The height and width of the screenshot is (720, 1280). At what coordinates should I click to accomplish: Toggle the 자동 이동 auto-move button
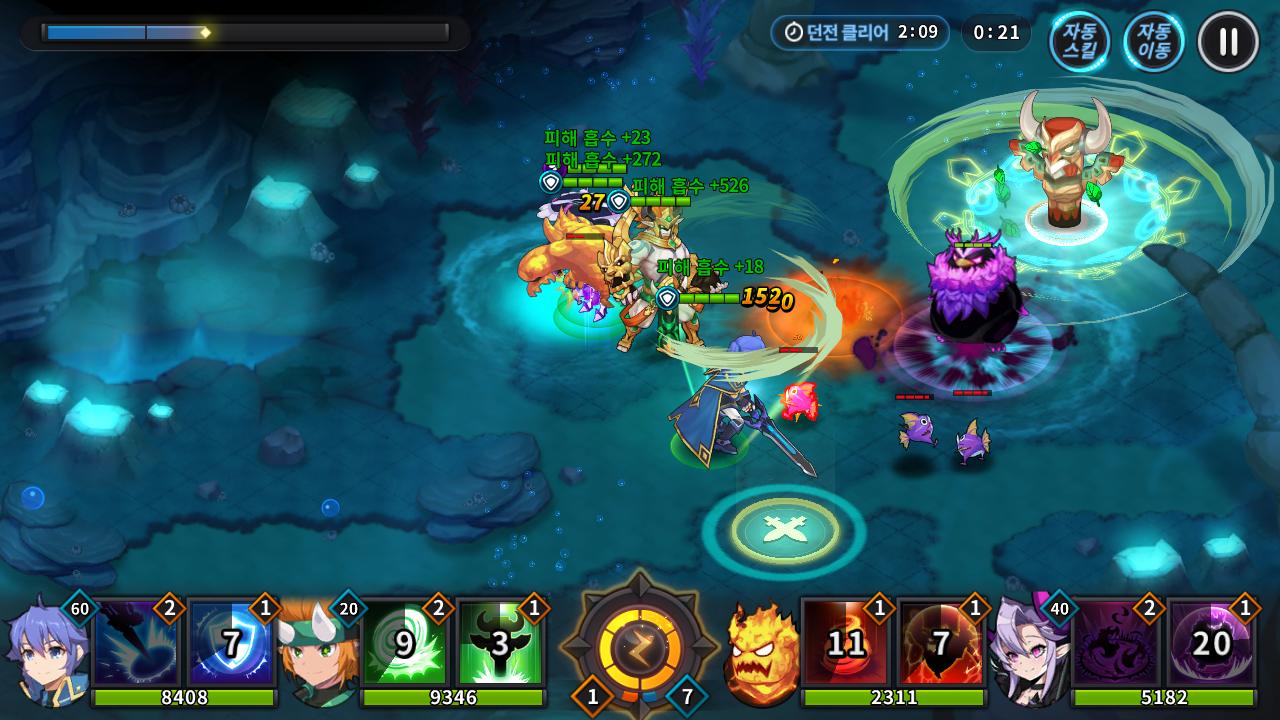pos(1153,42)
